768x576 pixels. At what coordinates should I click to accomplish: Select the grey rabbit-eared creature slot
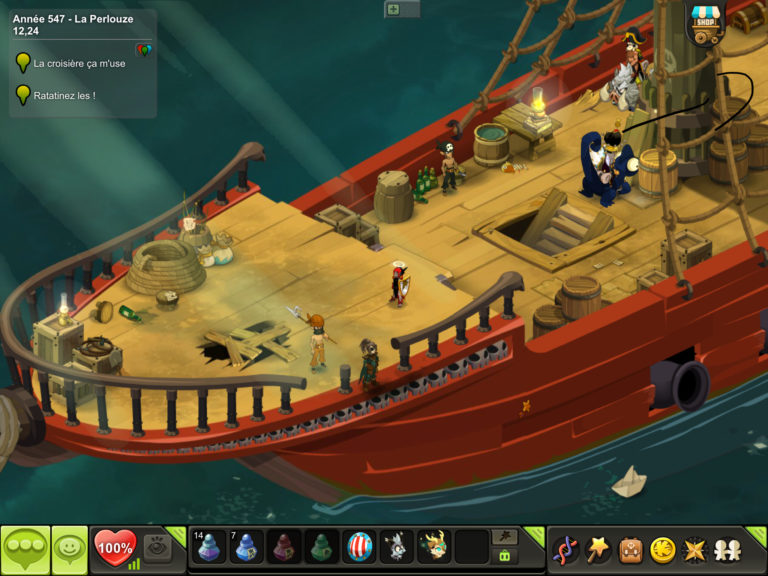tap(396, 547)
